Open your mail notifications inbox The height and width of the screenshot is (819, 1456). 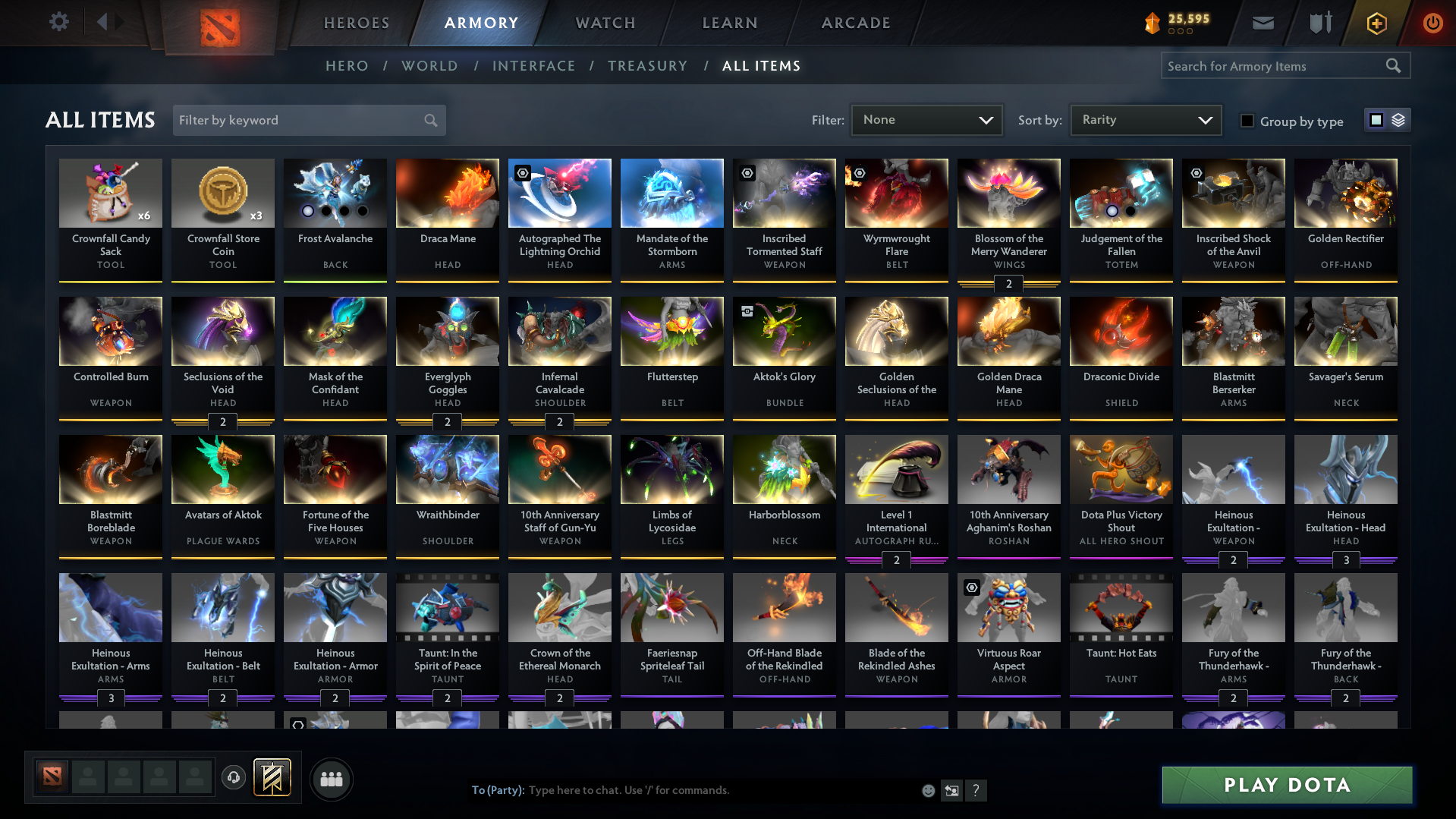coord(1262,22)
